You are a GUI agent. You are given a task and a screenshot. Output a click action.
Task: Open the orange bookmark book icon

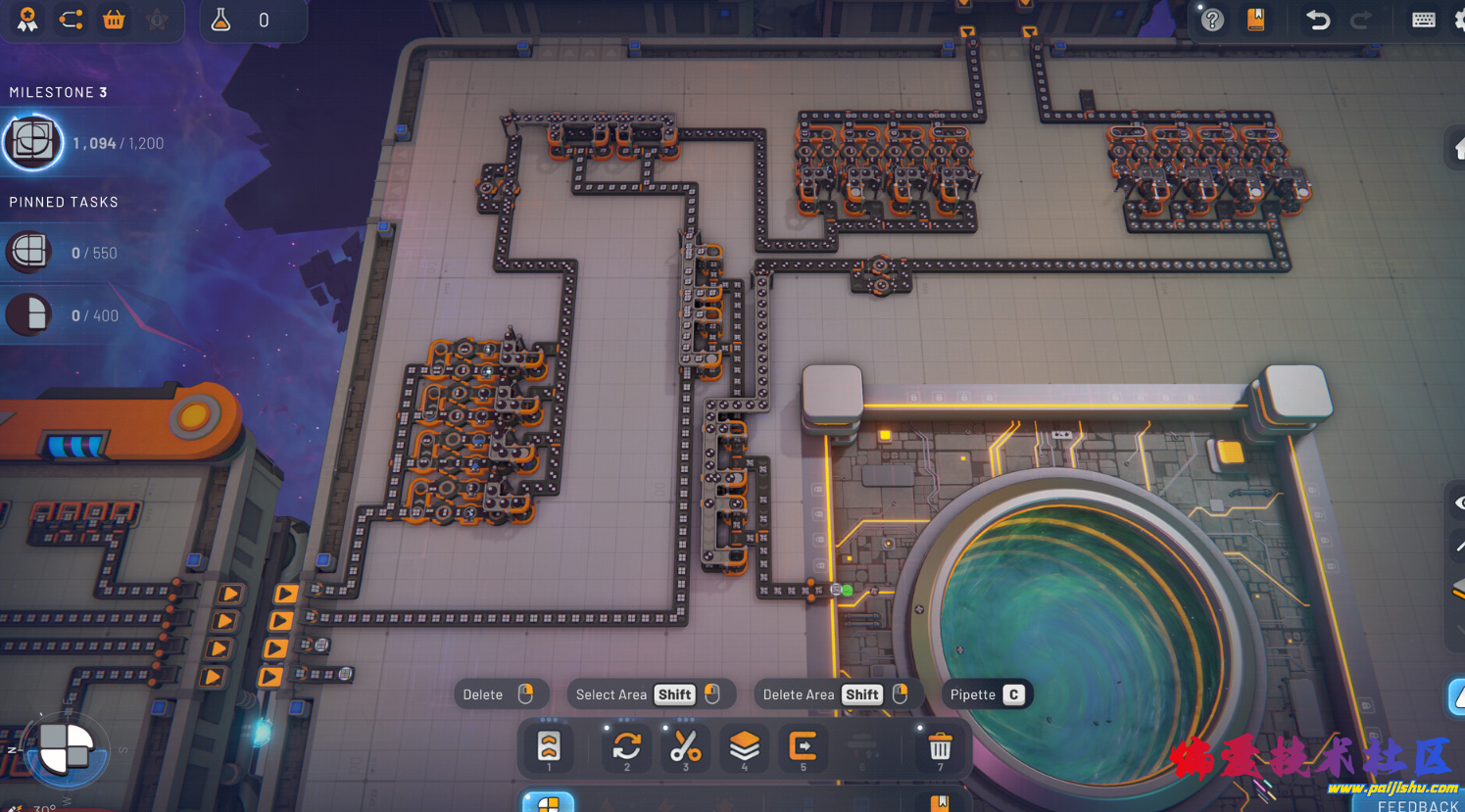coord(1255,20)
